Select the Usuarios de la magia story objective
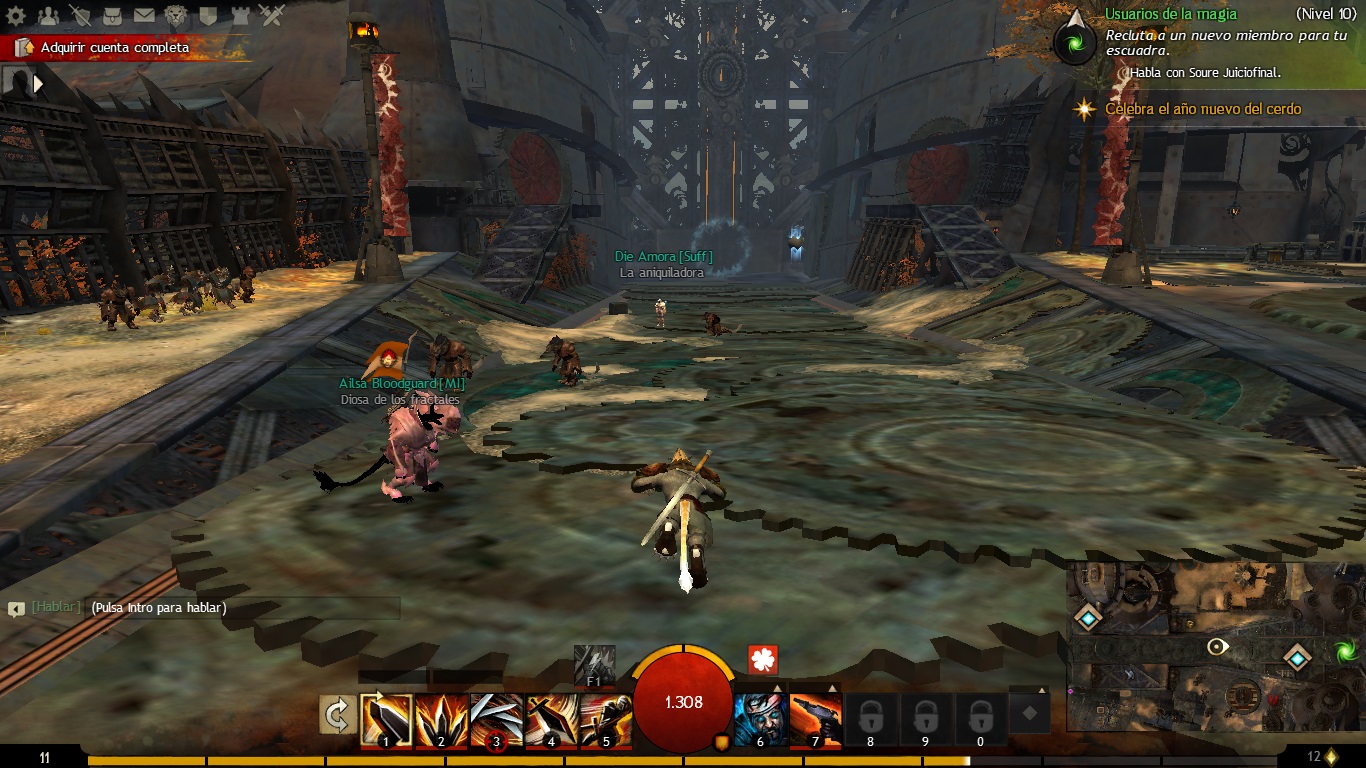The width and height of the screenshot is (1366, 768). 1170,14
